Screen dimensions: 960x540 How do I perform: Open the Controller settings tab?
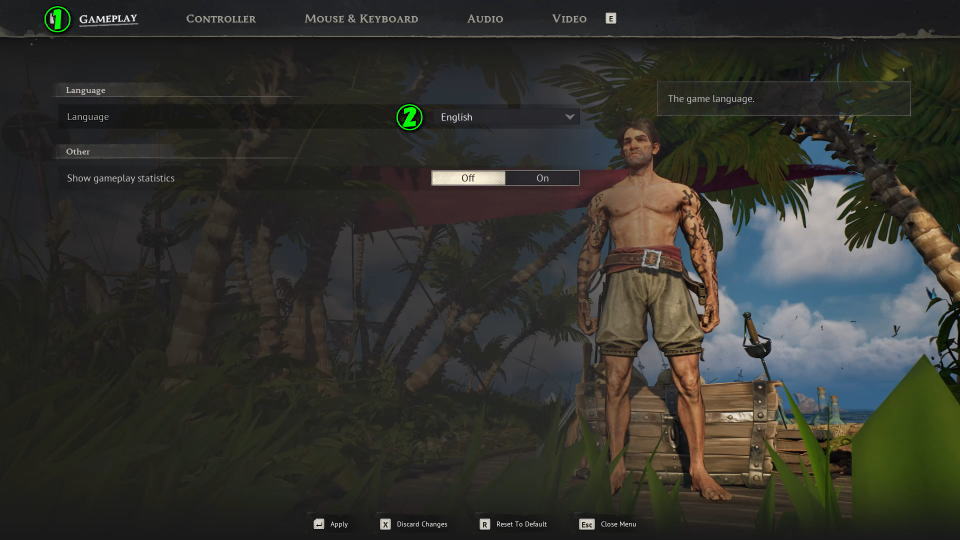coord(221,19)
